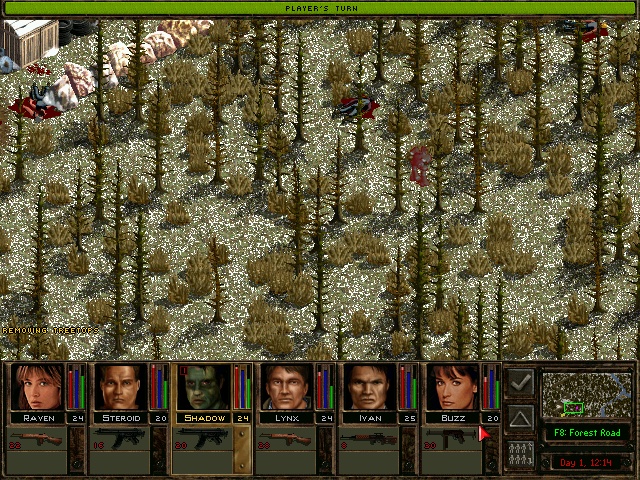This screenshot has width=640, height=480.
Task: Open the team figures button
Action: 520,453
